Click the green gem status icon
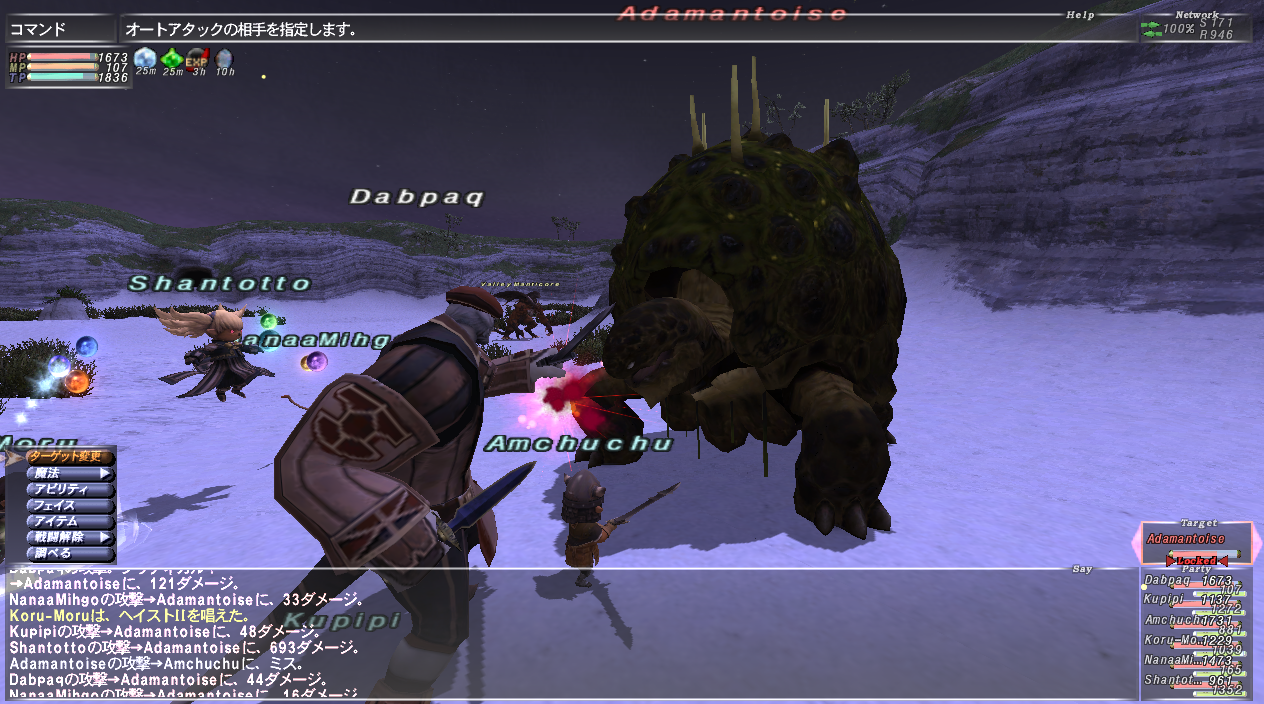The image size is (1264, 704). point(172,57)
